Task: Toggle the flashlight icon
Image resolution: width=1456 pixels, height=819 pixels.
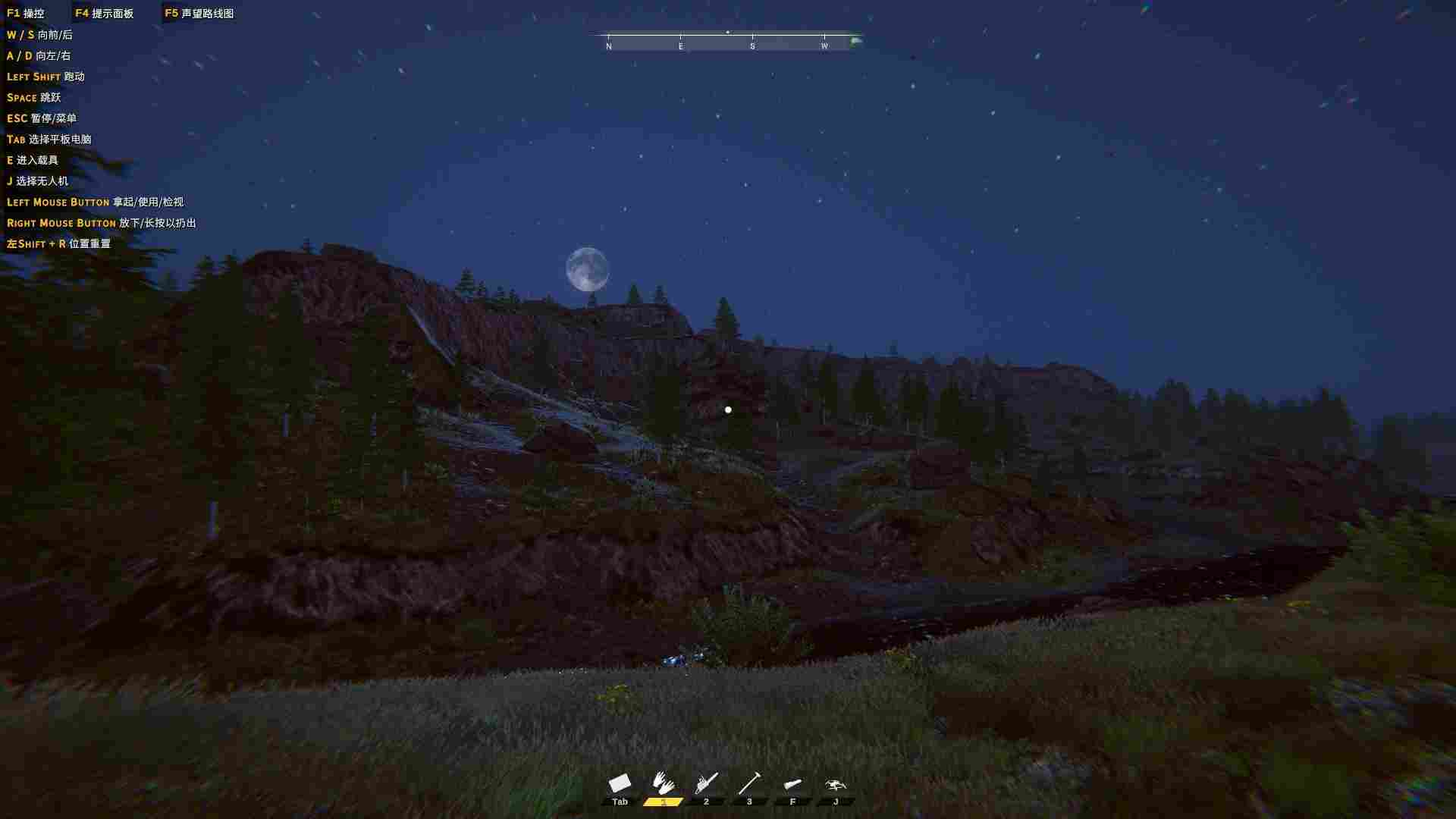Action: tap(792, 784)
